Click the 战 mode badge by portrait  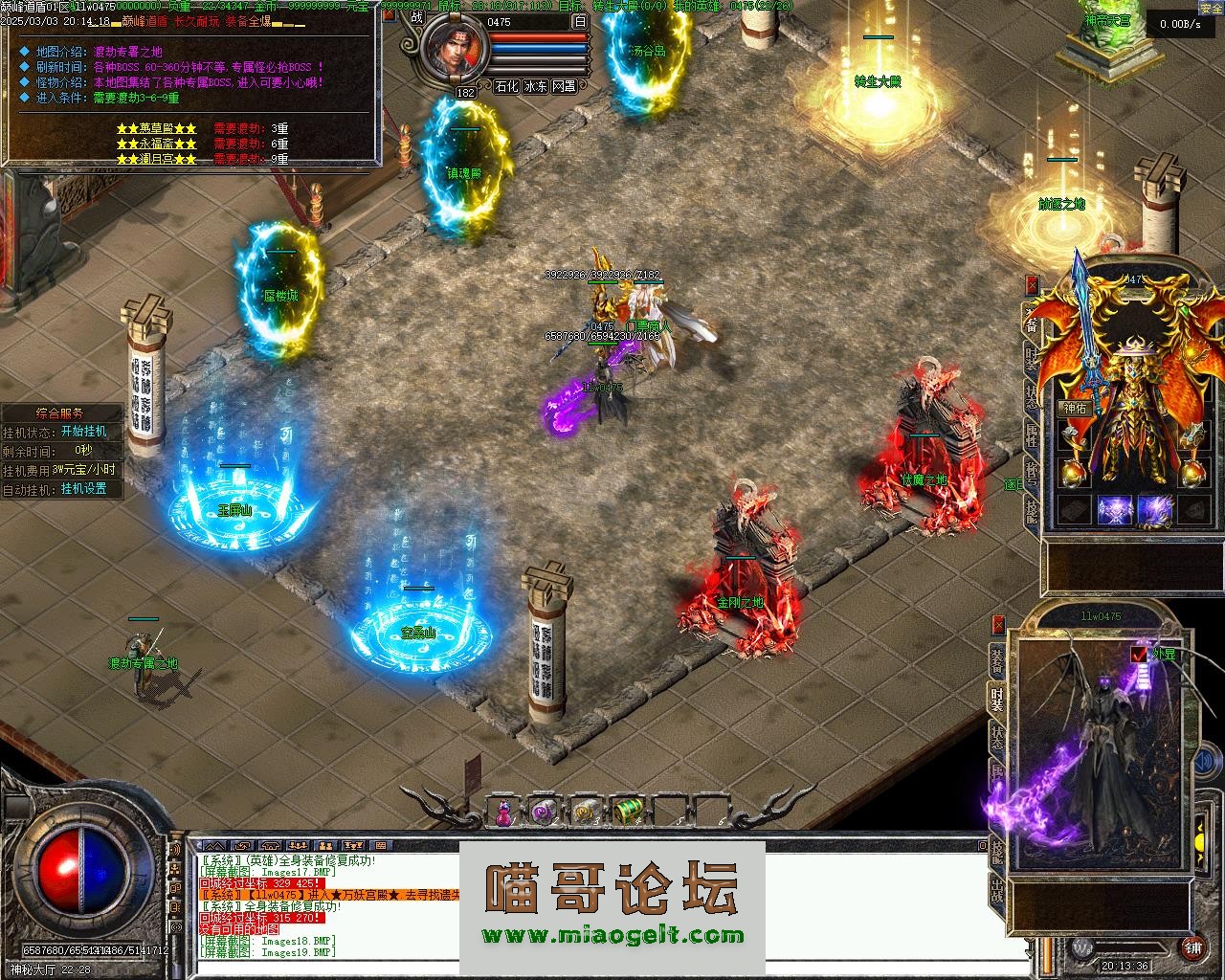pos(416,16)
